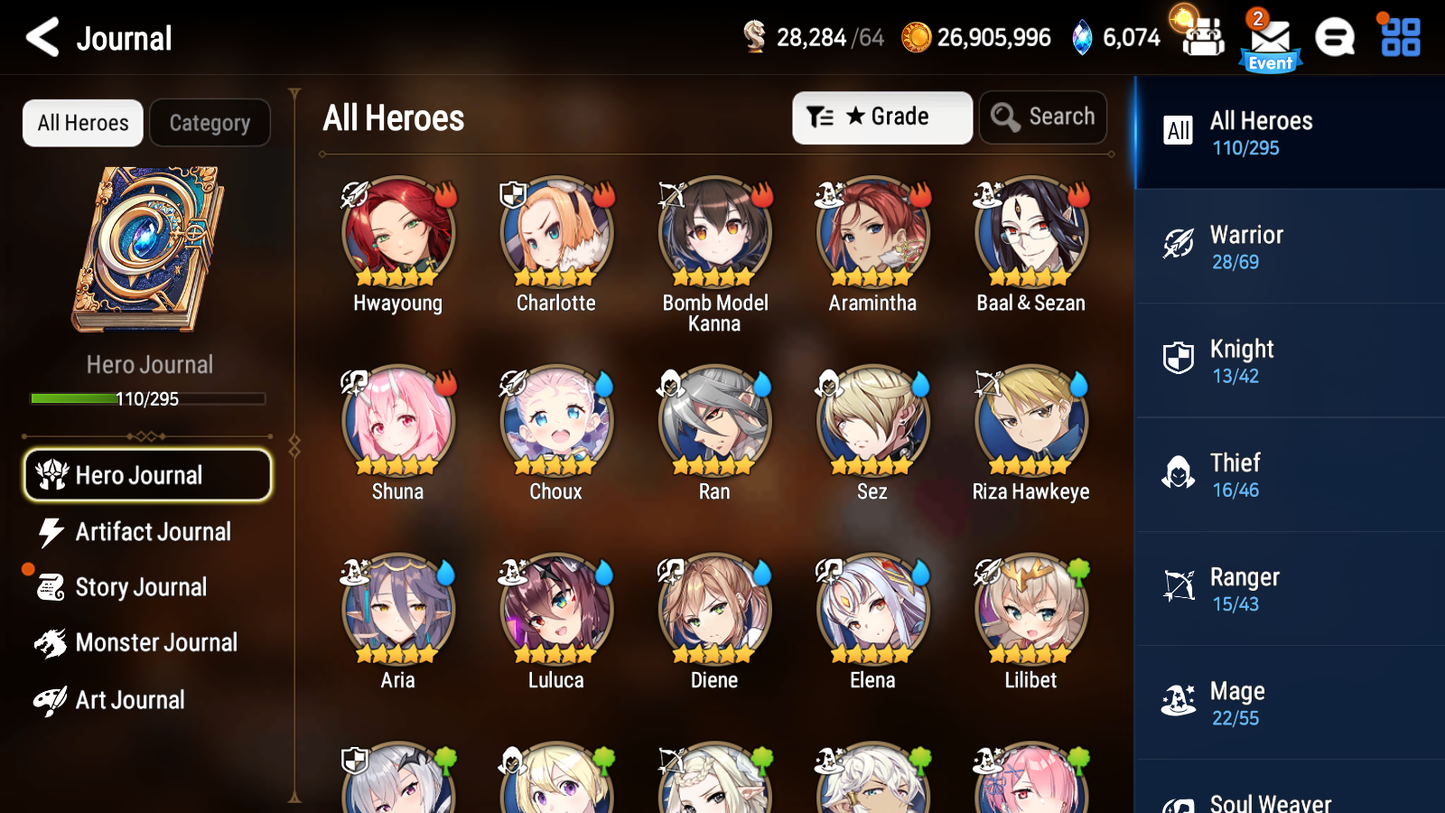Go back with the arrow button
The width and height of the screenshot is (1445, 813).
pos(43,38)
